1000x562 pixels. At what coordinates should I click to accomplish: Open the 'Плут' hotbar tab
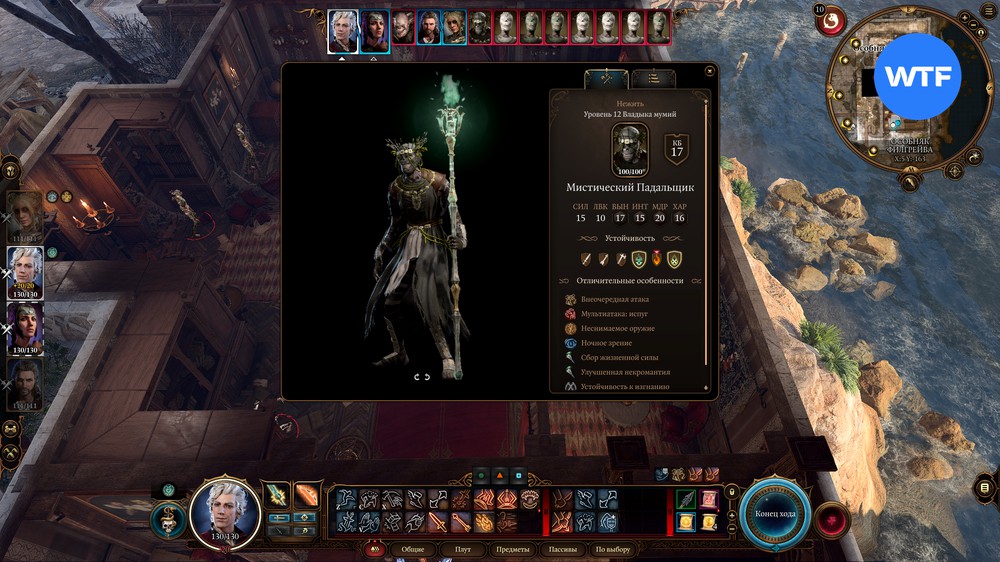pos(462,549)
